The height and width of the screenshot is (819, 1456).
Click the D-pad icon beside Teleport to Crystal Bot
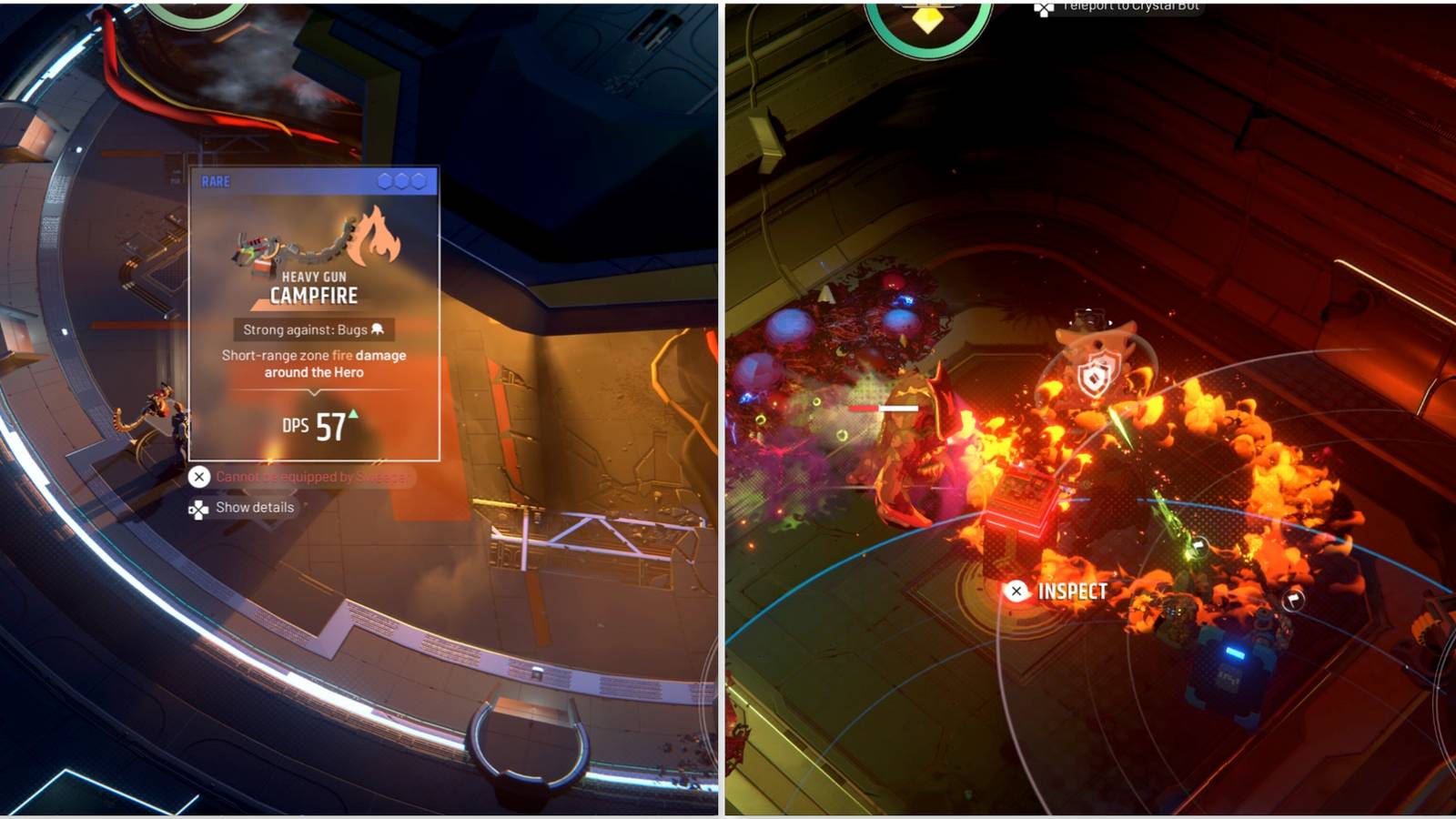click(x=1045, y=9)
